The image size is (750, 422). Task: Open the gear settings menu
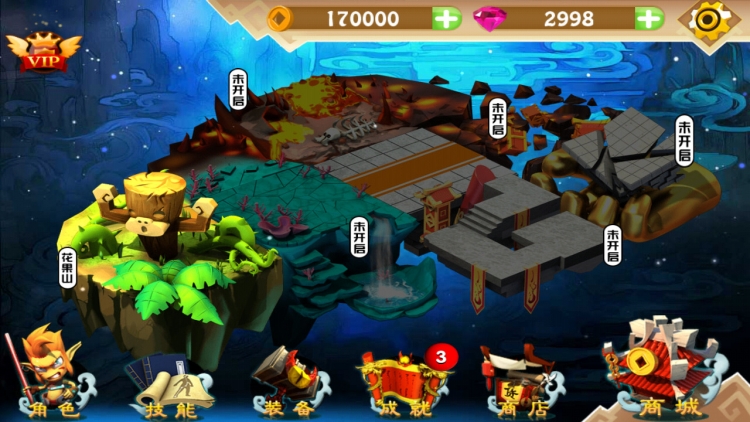click(x=712, y=19)
